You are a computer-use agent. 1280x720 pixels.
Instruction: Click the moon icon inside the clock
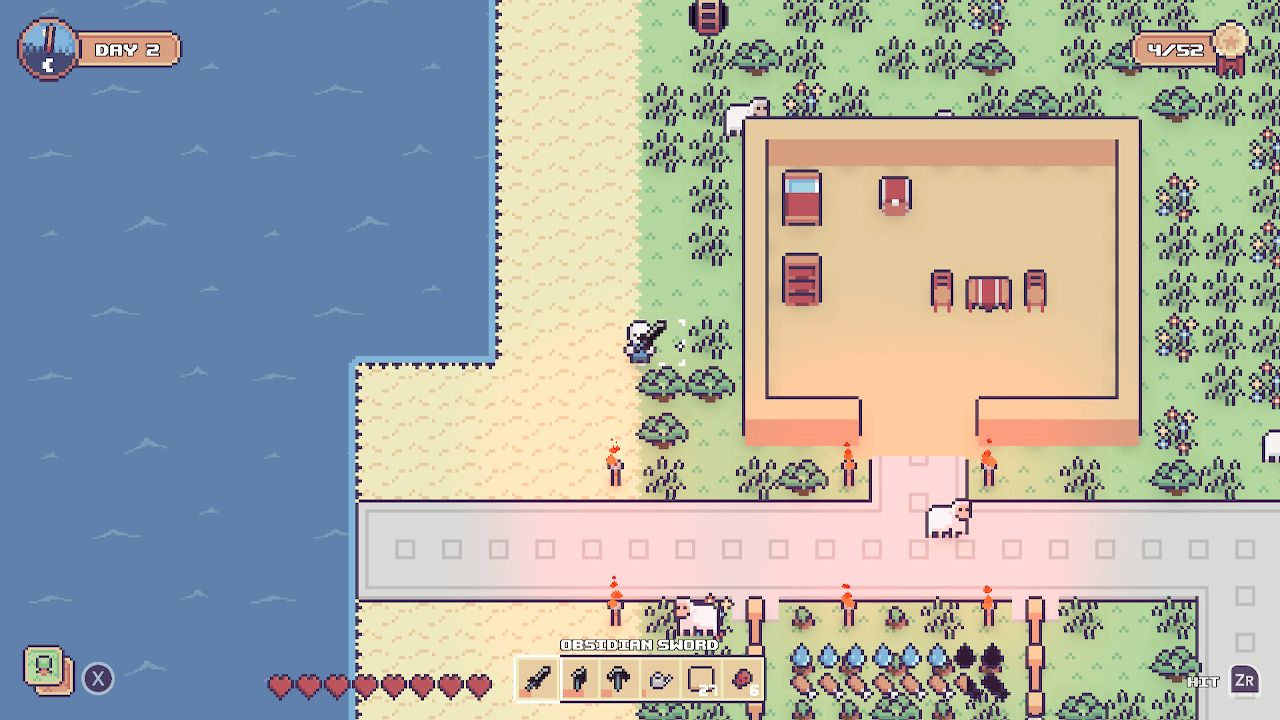click(47, 64)
